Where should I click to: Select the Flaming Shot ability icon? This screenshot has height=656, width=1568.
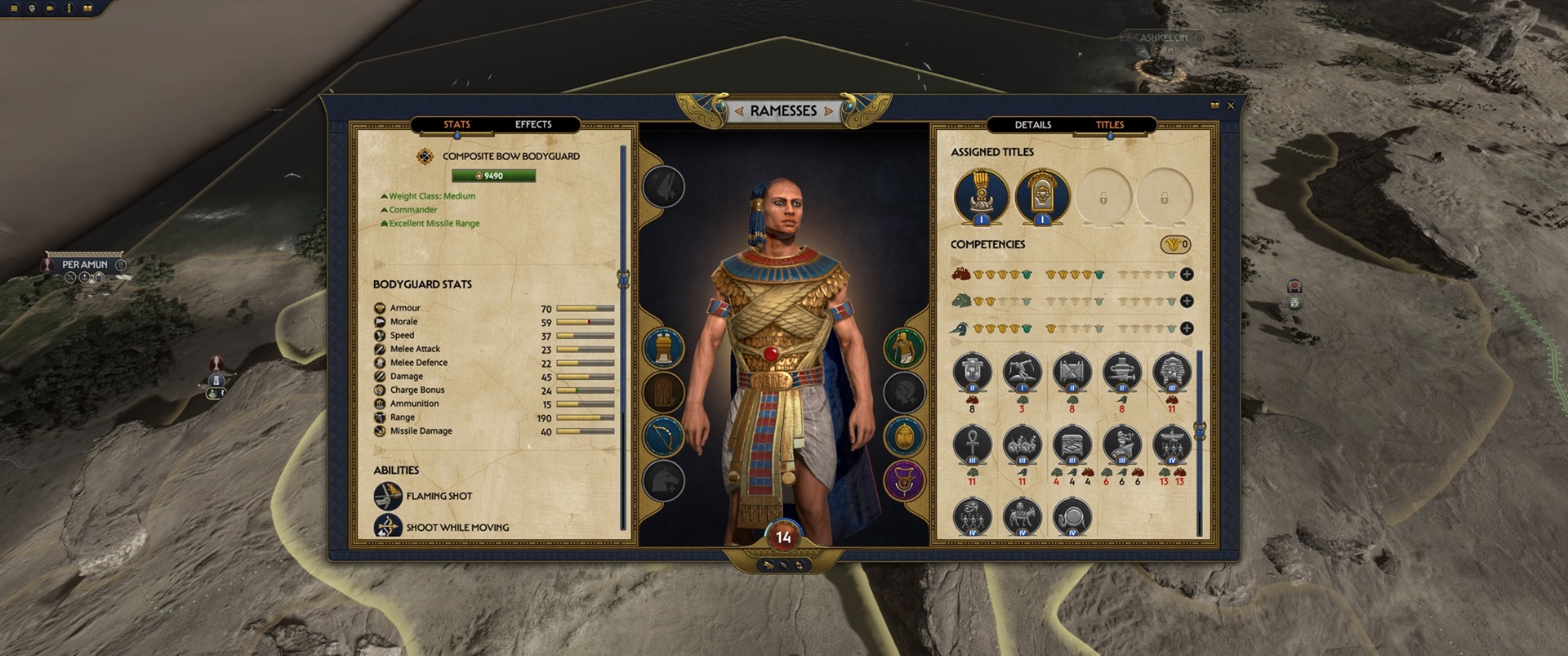click(x=386, y=495)
